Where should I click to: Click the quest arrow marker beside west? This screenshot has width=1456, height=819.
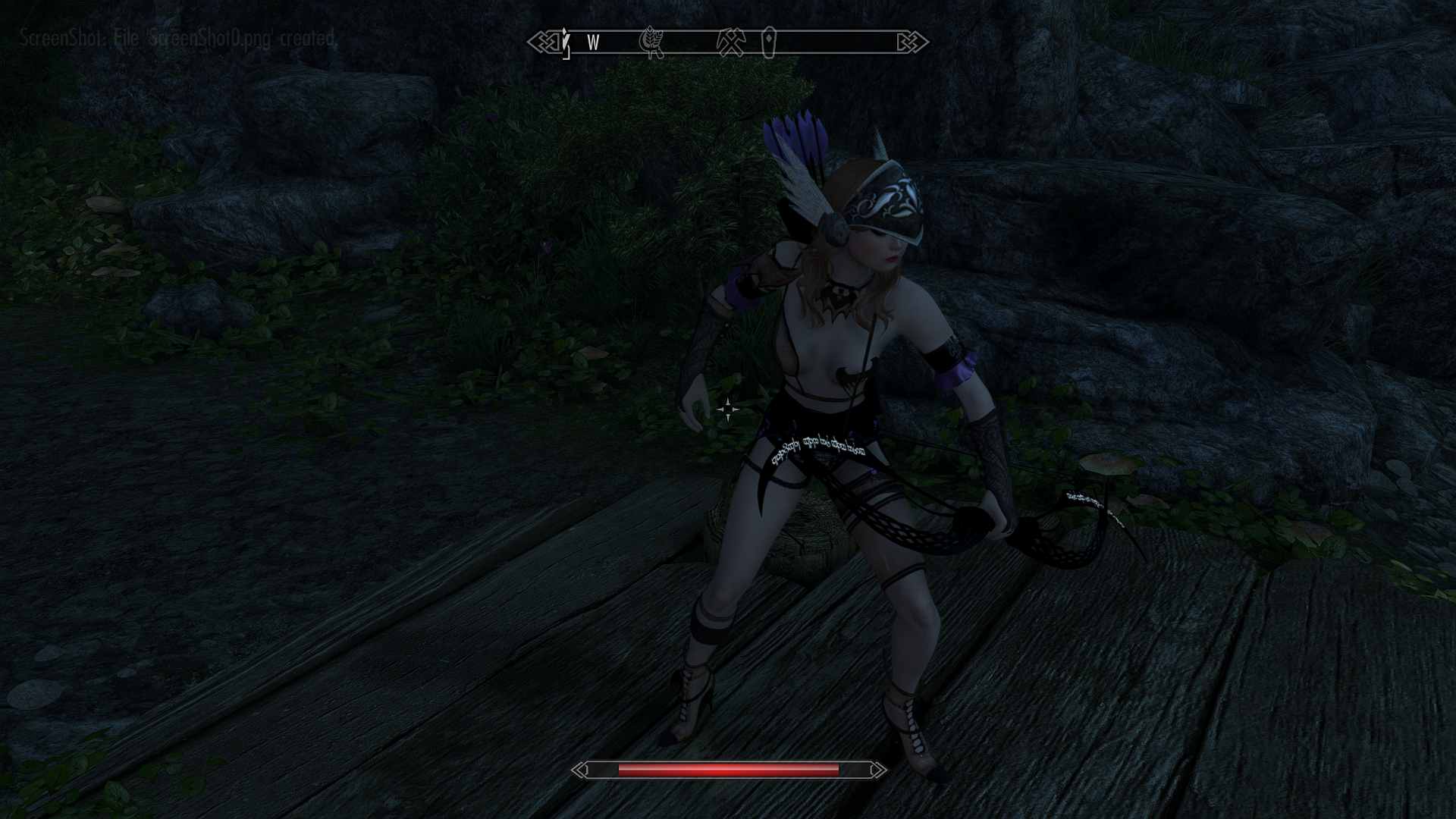566,42
